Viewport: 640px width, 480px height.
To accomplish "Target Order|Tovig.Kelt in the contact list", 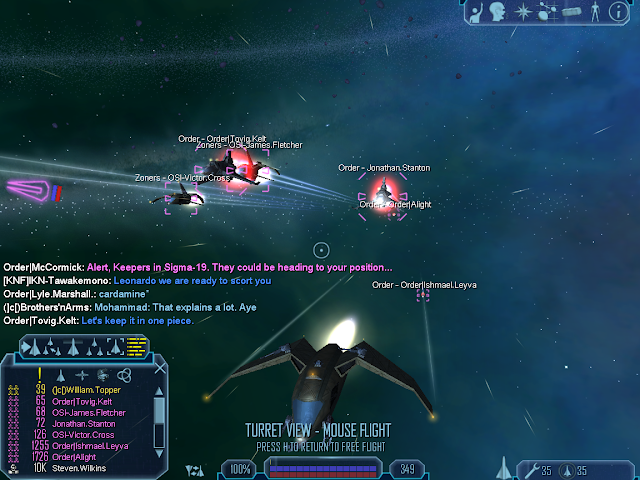I will [88, 401].
